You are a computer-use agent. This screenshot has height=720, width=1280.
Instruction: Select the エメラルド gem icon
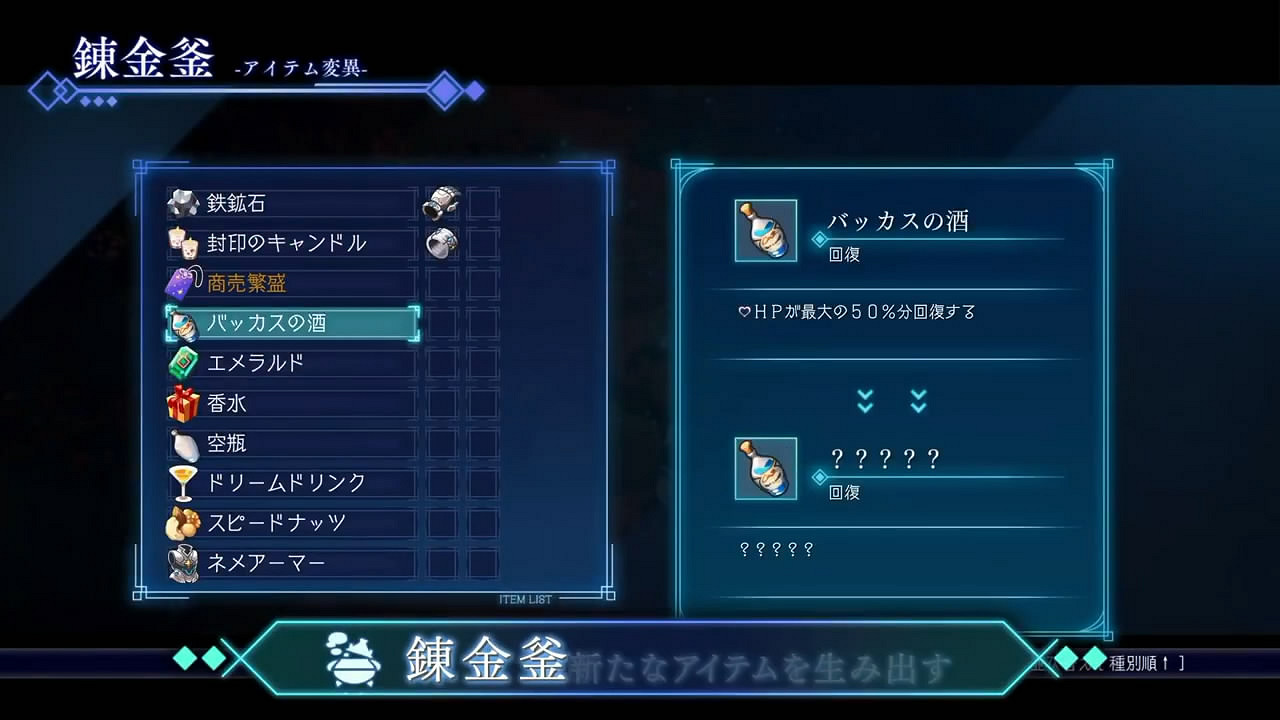click(x=181, y=362)
